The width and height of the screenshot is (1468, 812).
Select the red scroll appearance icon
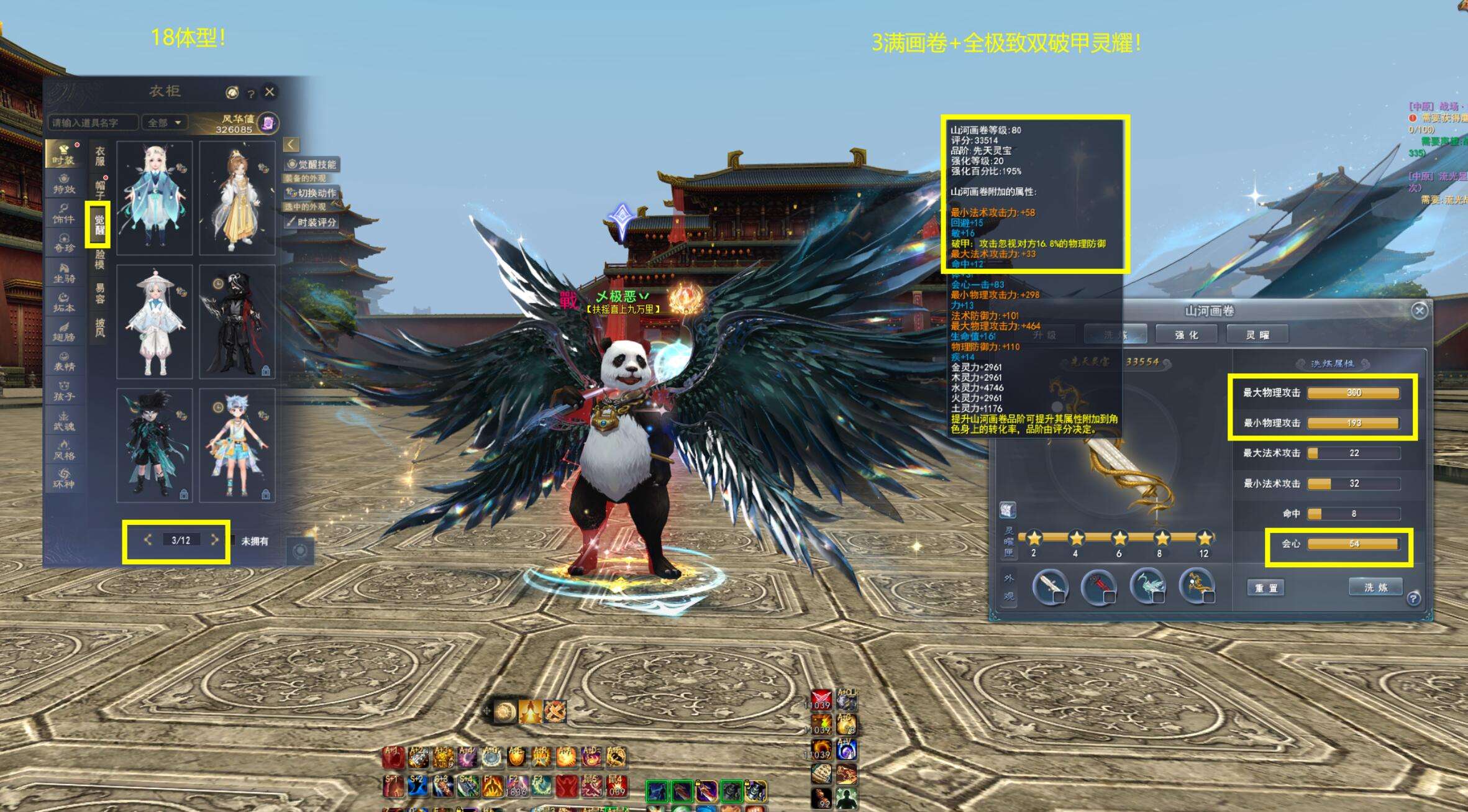[x=1098, y=586]
